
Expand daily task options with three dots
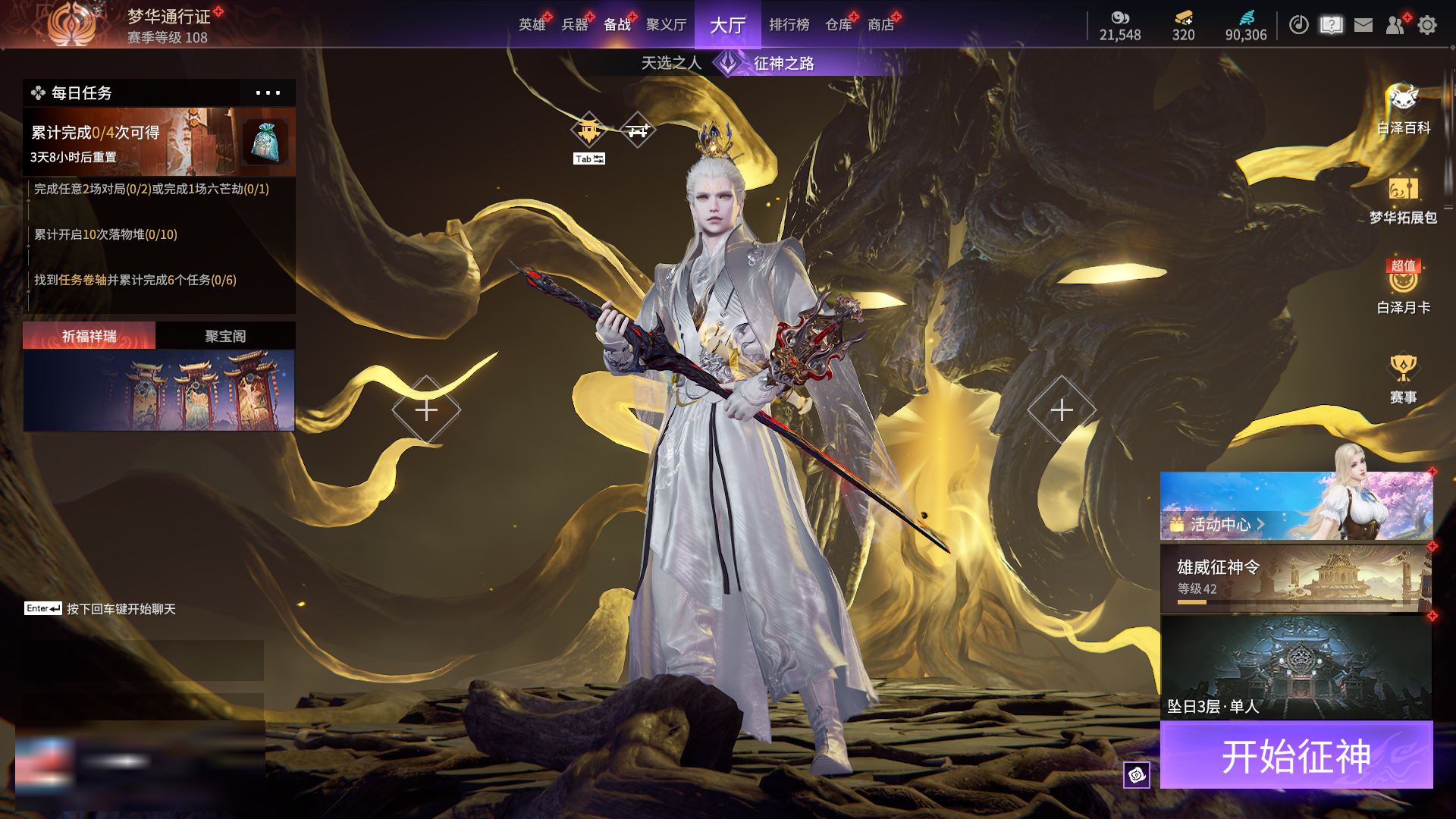[268, 93]
